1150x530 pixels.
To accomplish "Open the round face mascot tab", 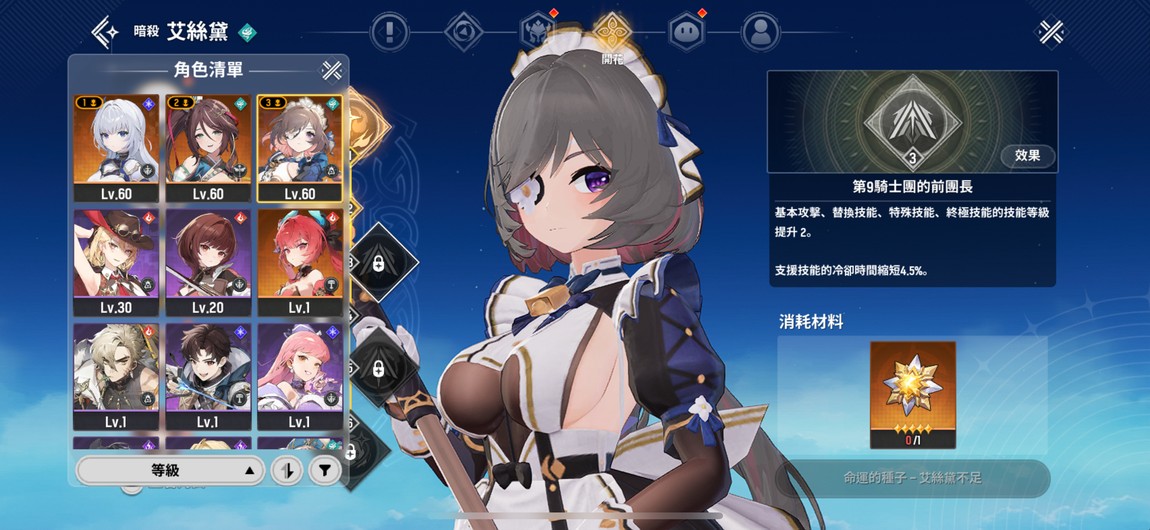I will click(x=686, y=32).
